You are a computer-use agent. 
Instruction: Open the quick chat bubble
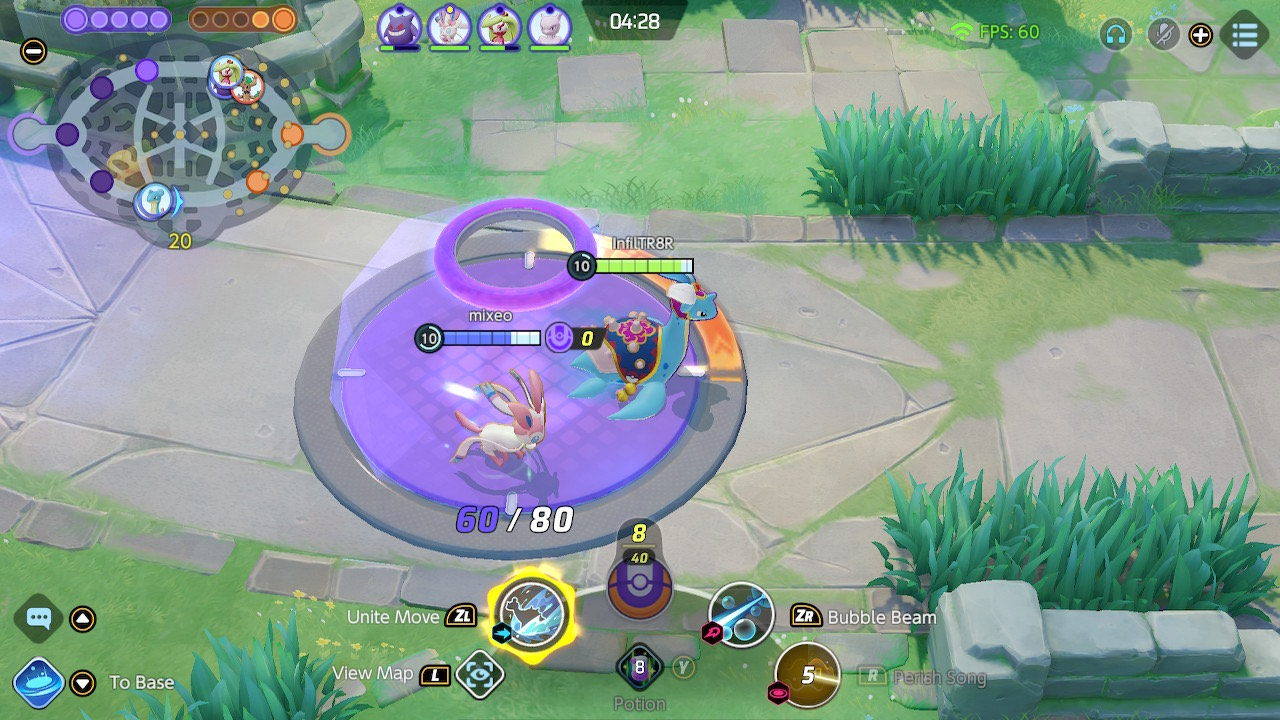[39, 618]
